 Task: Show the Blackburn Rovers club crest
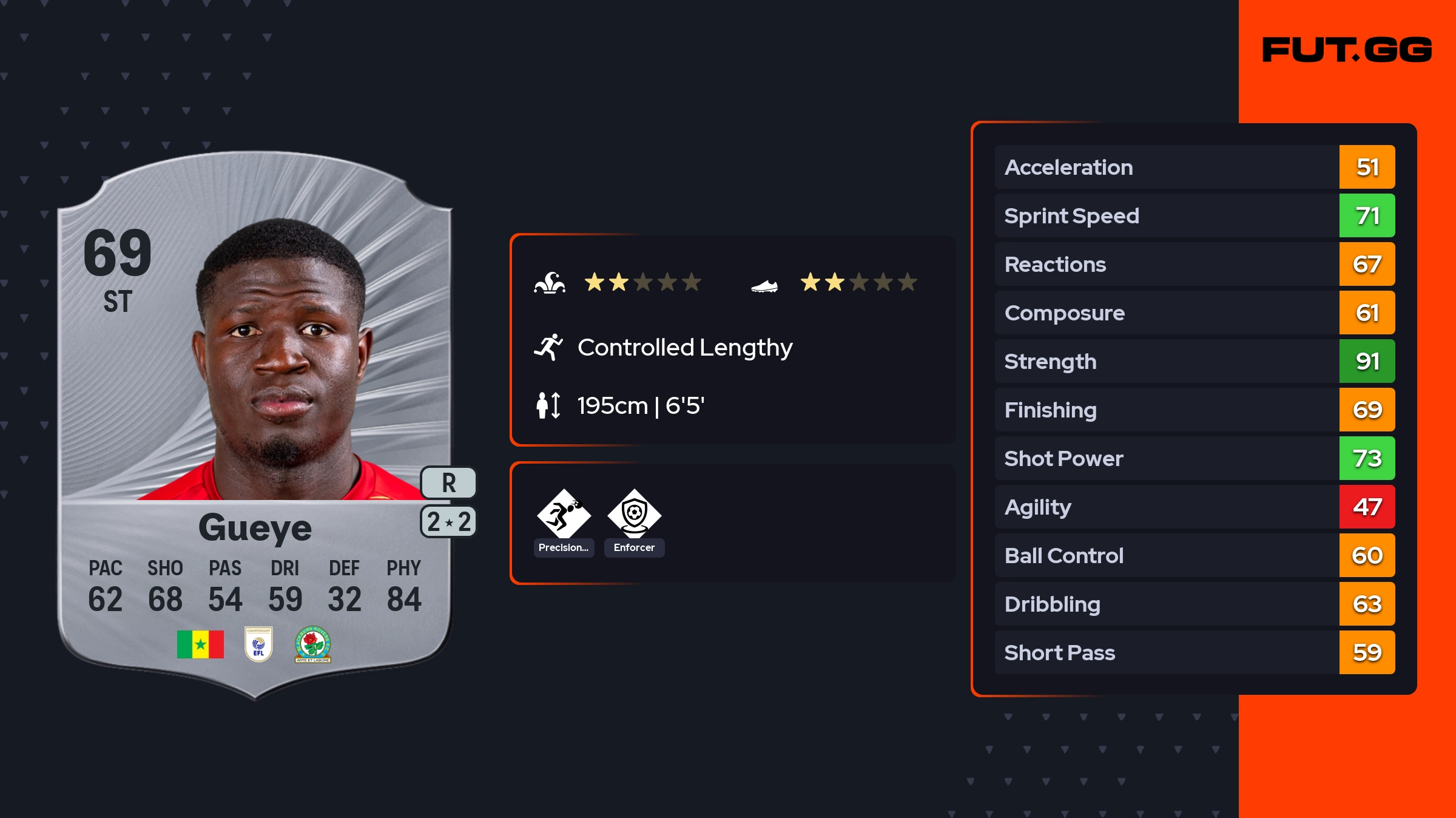313,644
